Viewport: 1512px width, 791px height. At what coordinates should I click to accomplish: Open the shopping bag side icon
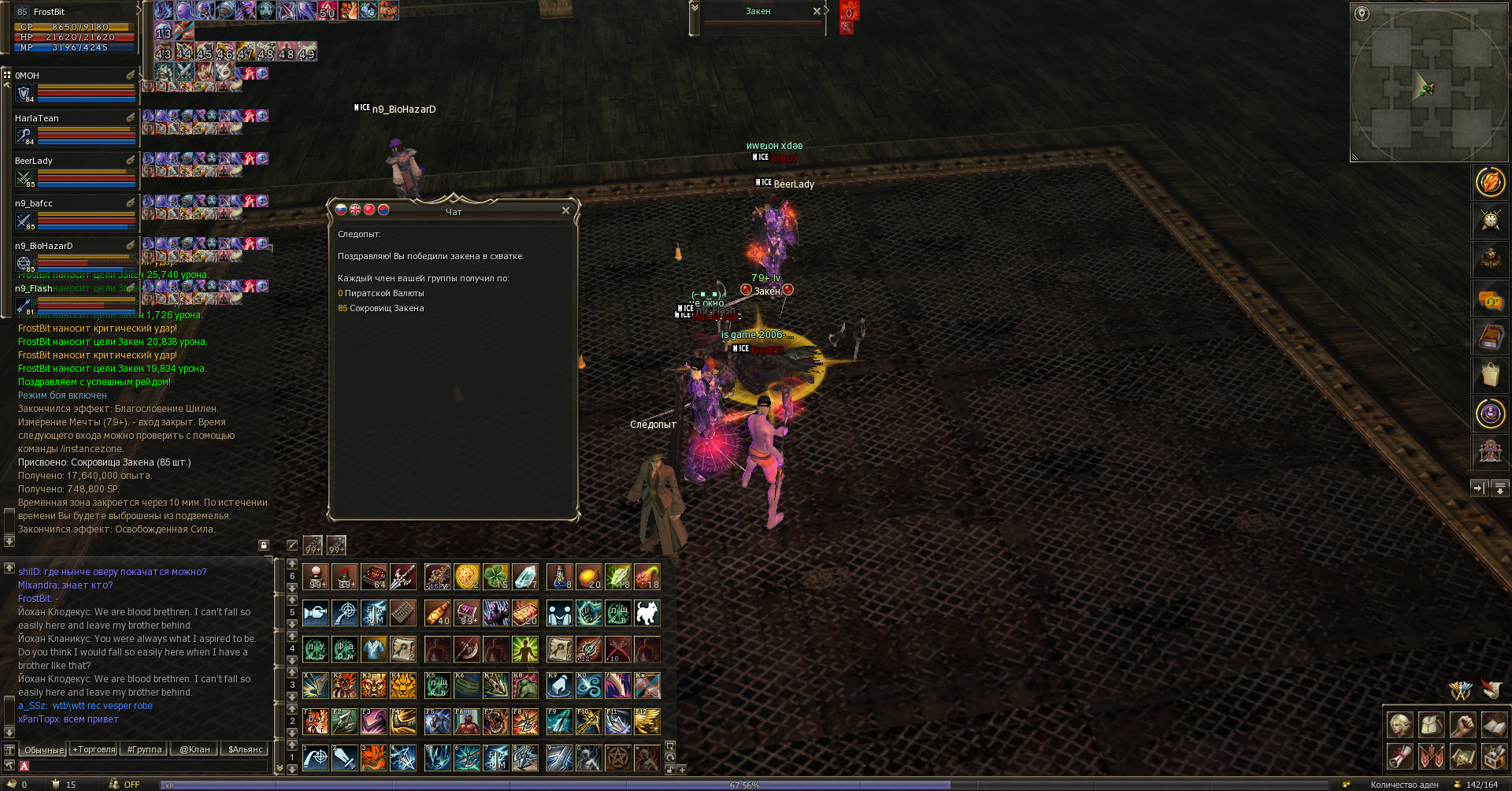point(1490,375)
